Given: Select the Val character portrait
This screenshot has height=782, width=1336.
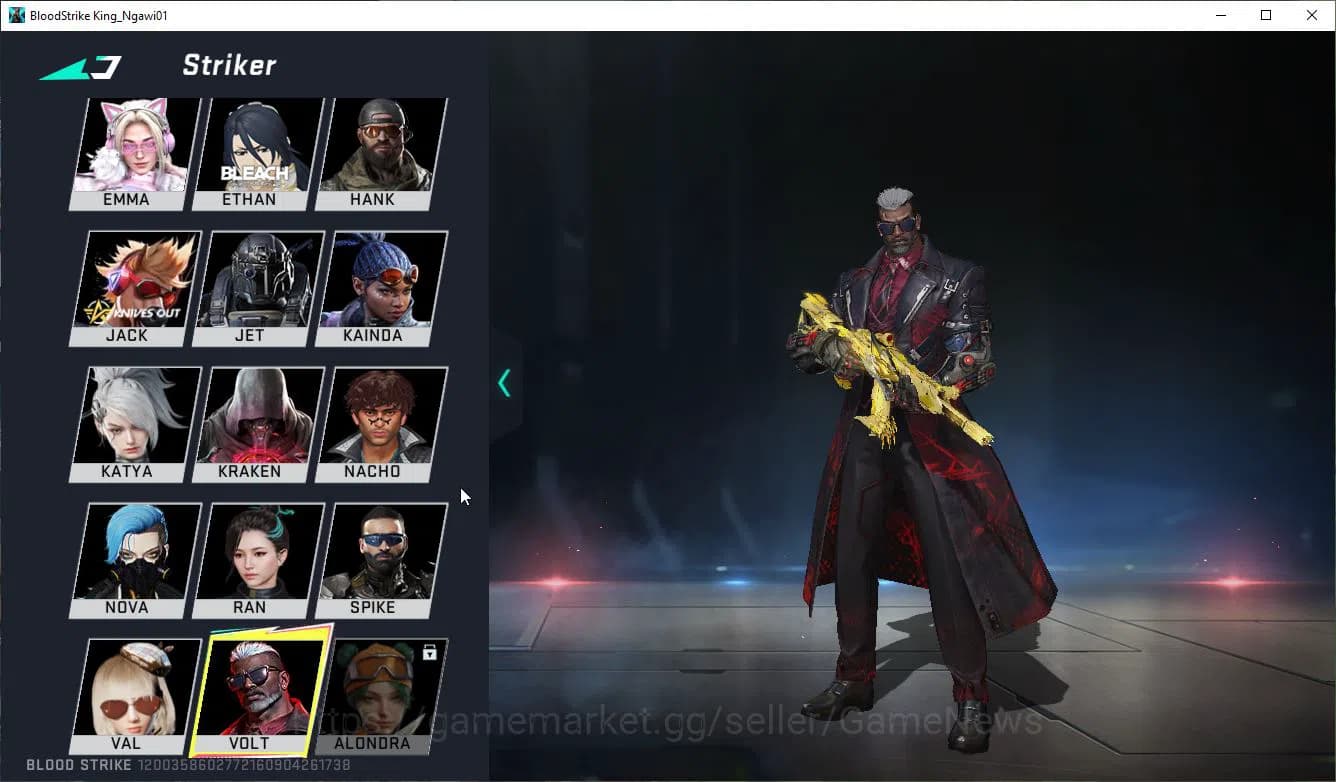Looking at the screenshot, I should point(127,690).
